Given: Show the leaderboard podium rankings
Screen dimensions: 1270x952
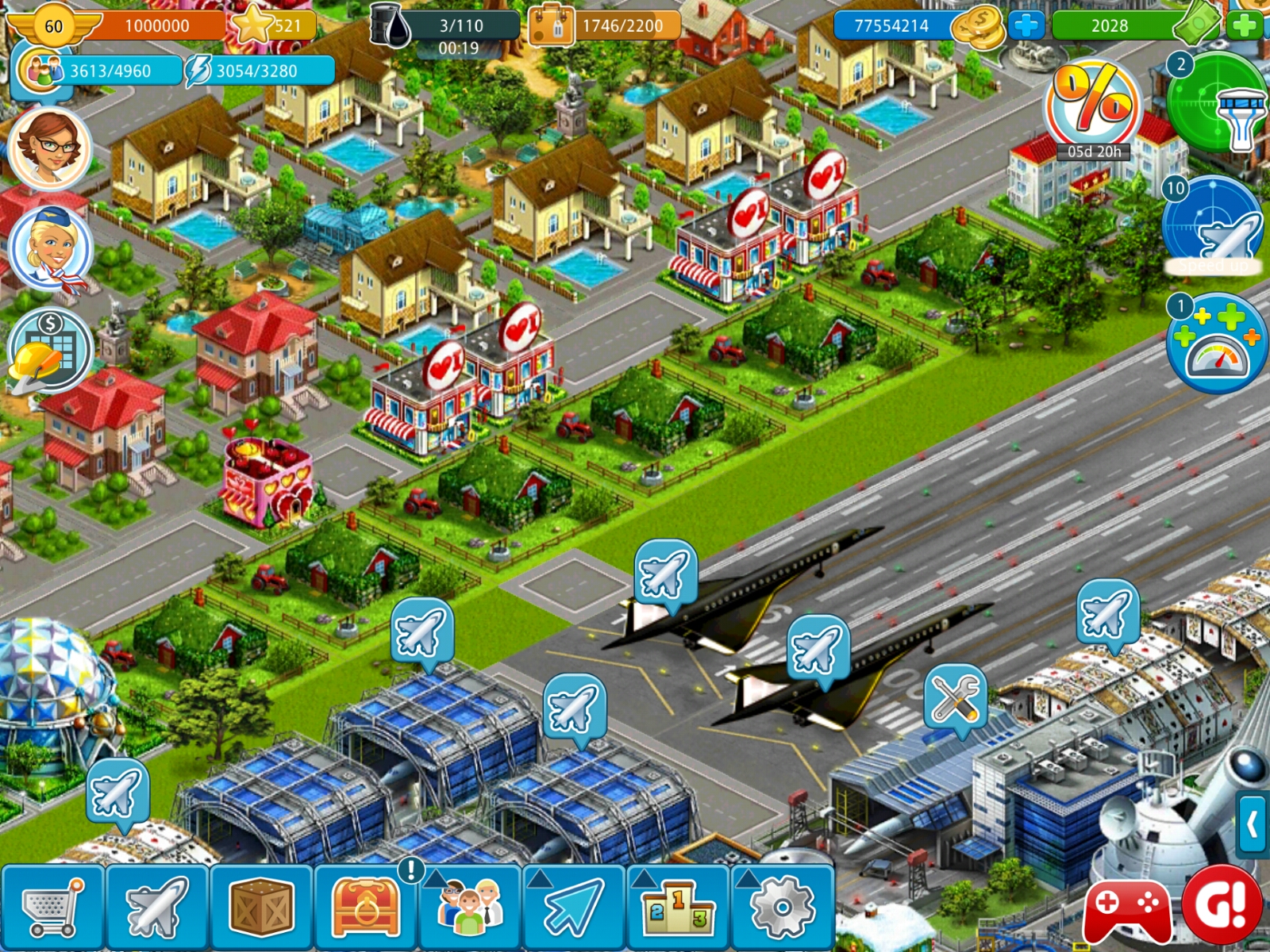Looking at the screenshot, I should coord(678,908).
